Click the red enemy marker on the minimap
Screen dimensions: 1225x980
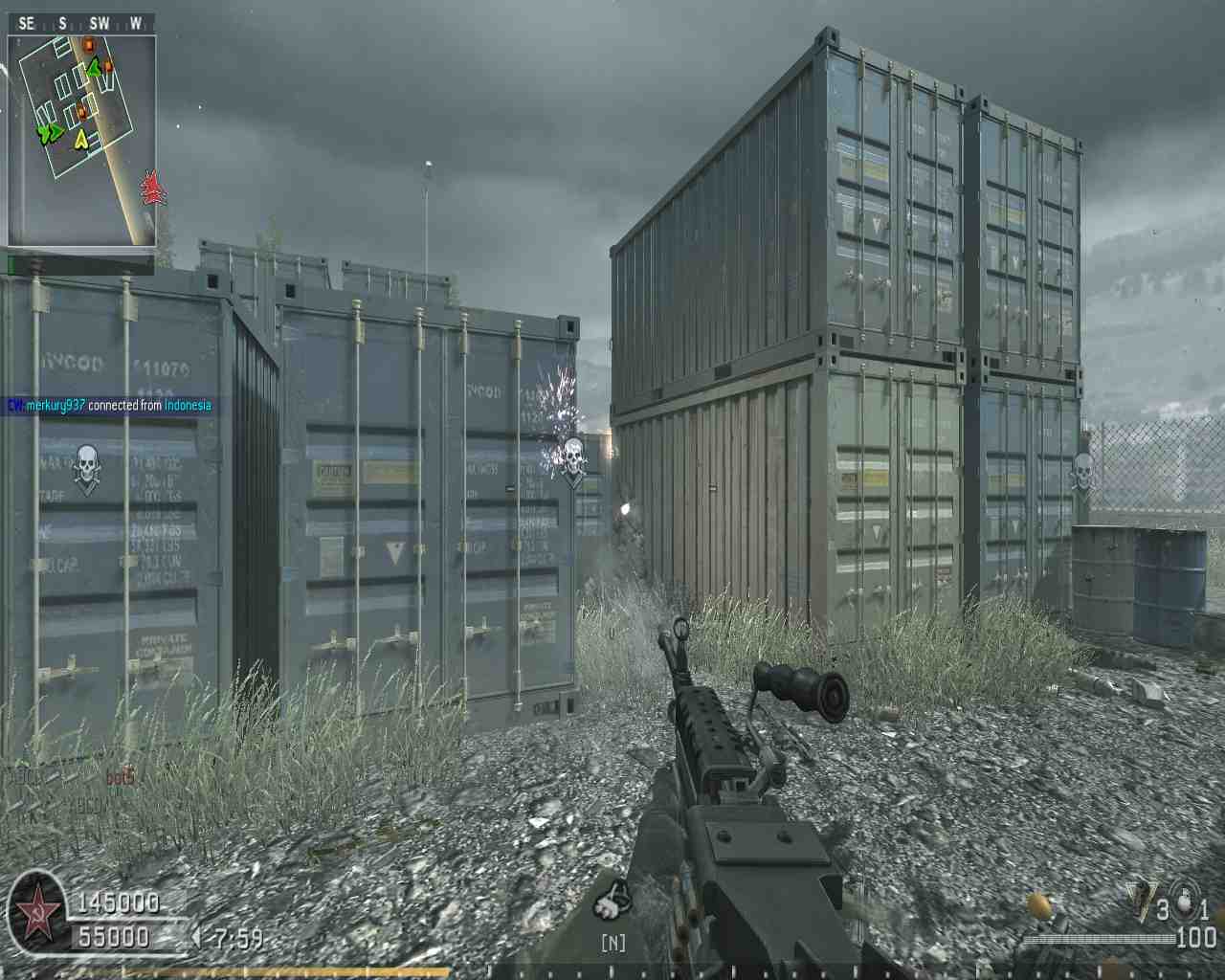pyautogui.click(x=150, y=188)
